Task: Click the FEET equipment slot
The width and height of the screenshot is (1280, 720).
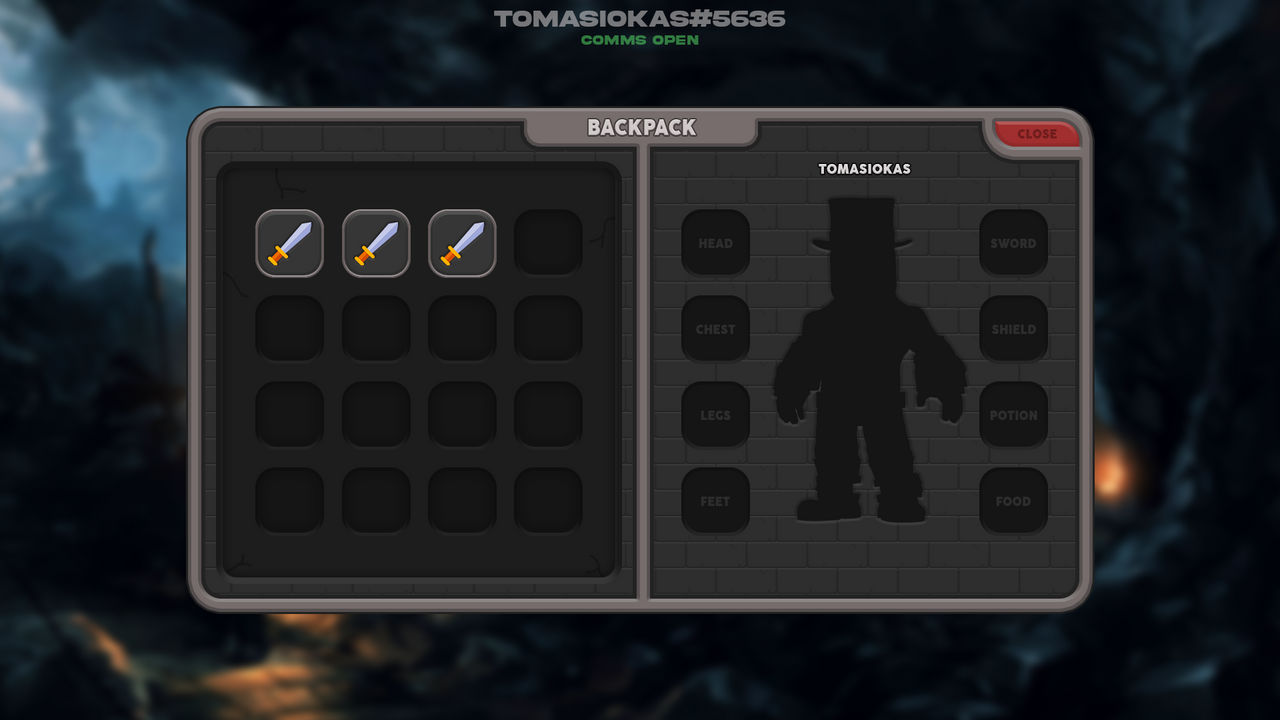Action: 715,501
